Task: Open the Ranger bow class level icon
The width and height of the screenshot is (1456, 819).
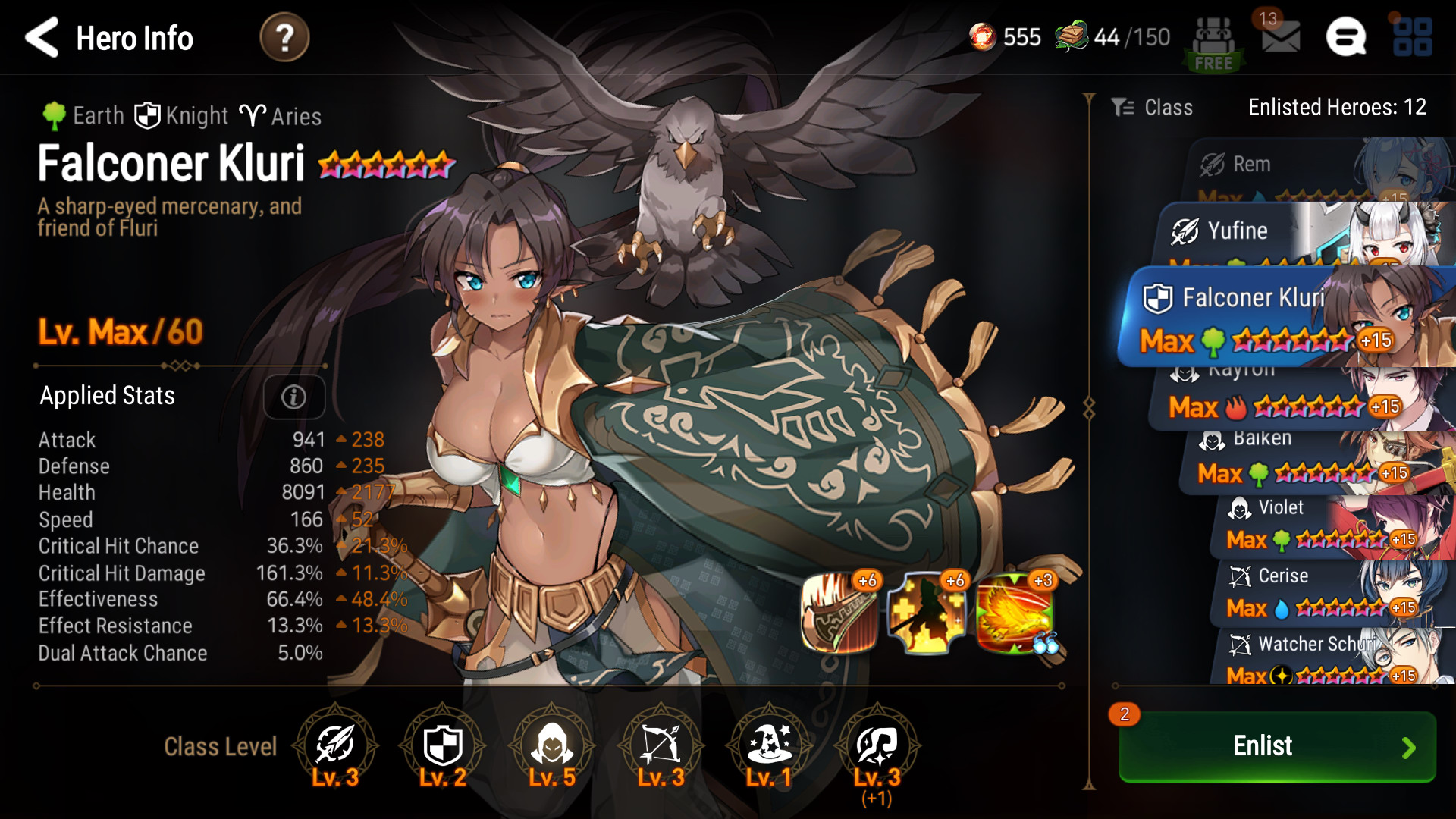Action: click(x=660, y=746)
